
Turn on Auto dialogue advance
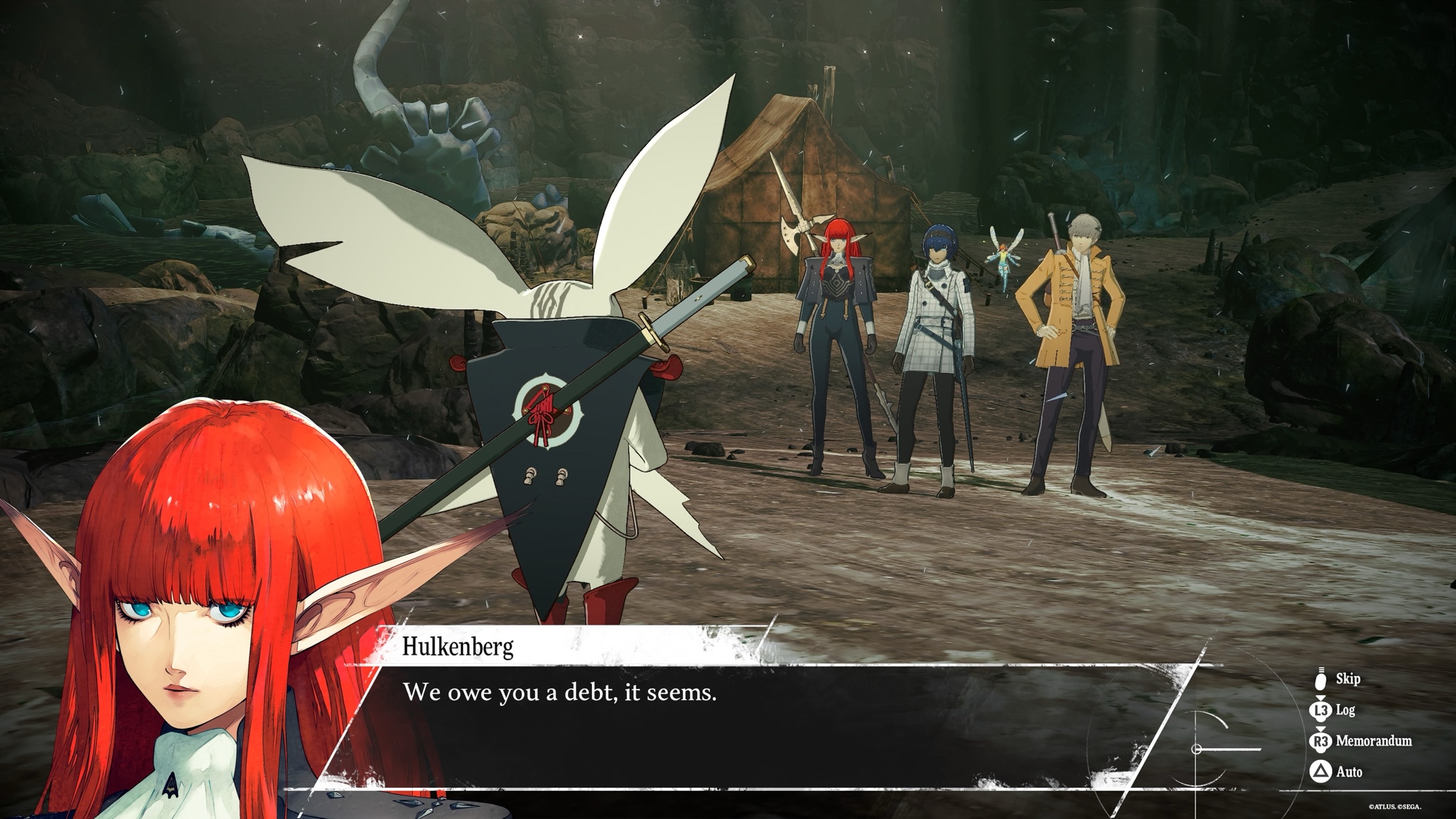coord(1337,772)
